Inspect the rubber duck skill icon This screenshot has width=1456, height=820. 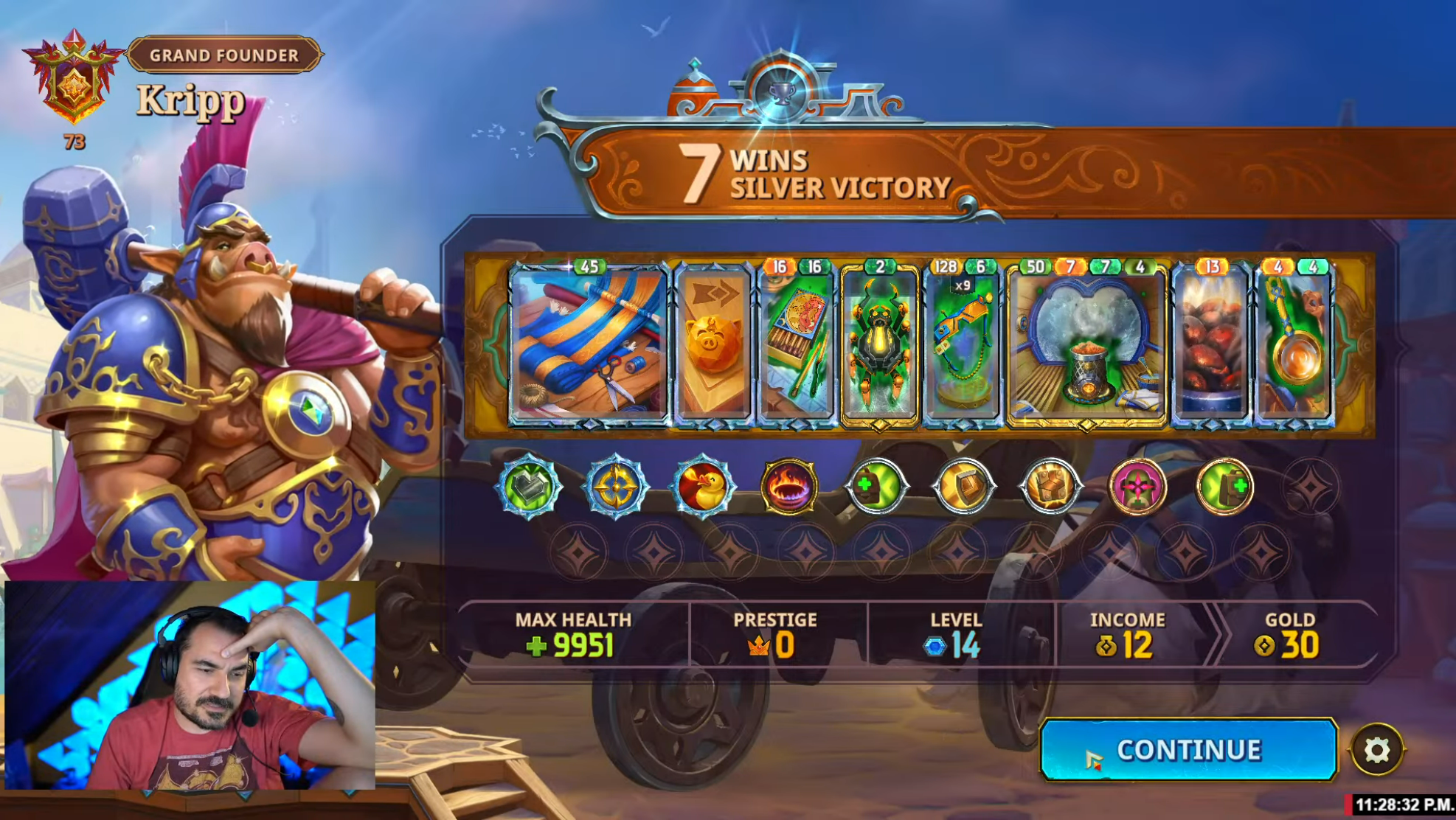(703, 487)
